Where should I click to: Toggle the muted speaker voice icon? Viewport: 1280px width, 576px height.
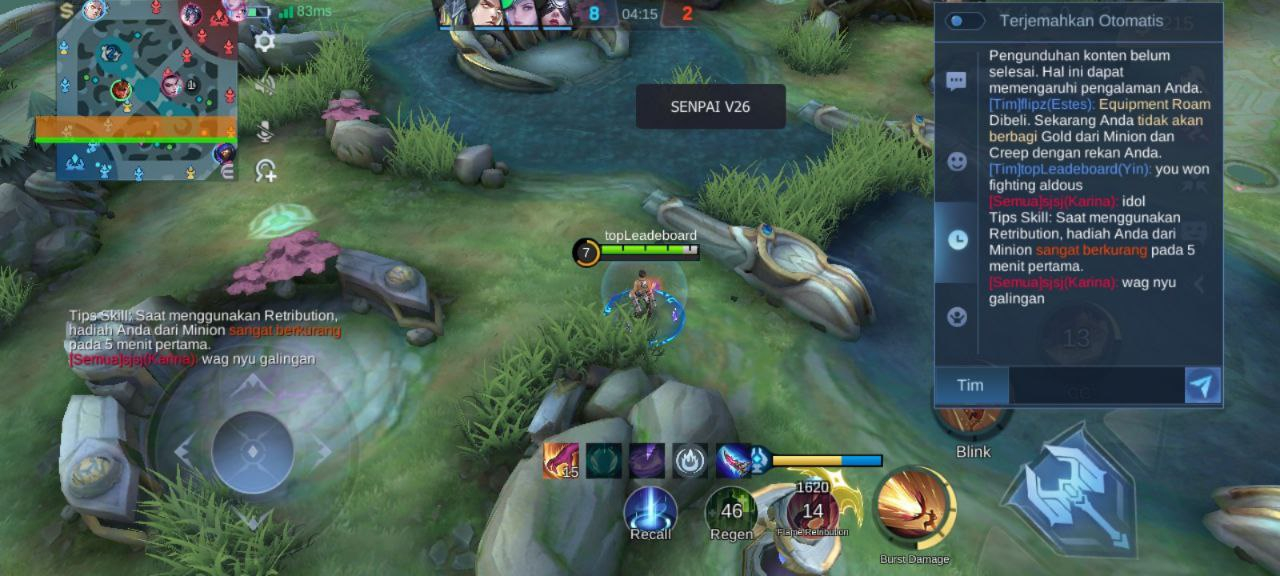pos(265,85)
